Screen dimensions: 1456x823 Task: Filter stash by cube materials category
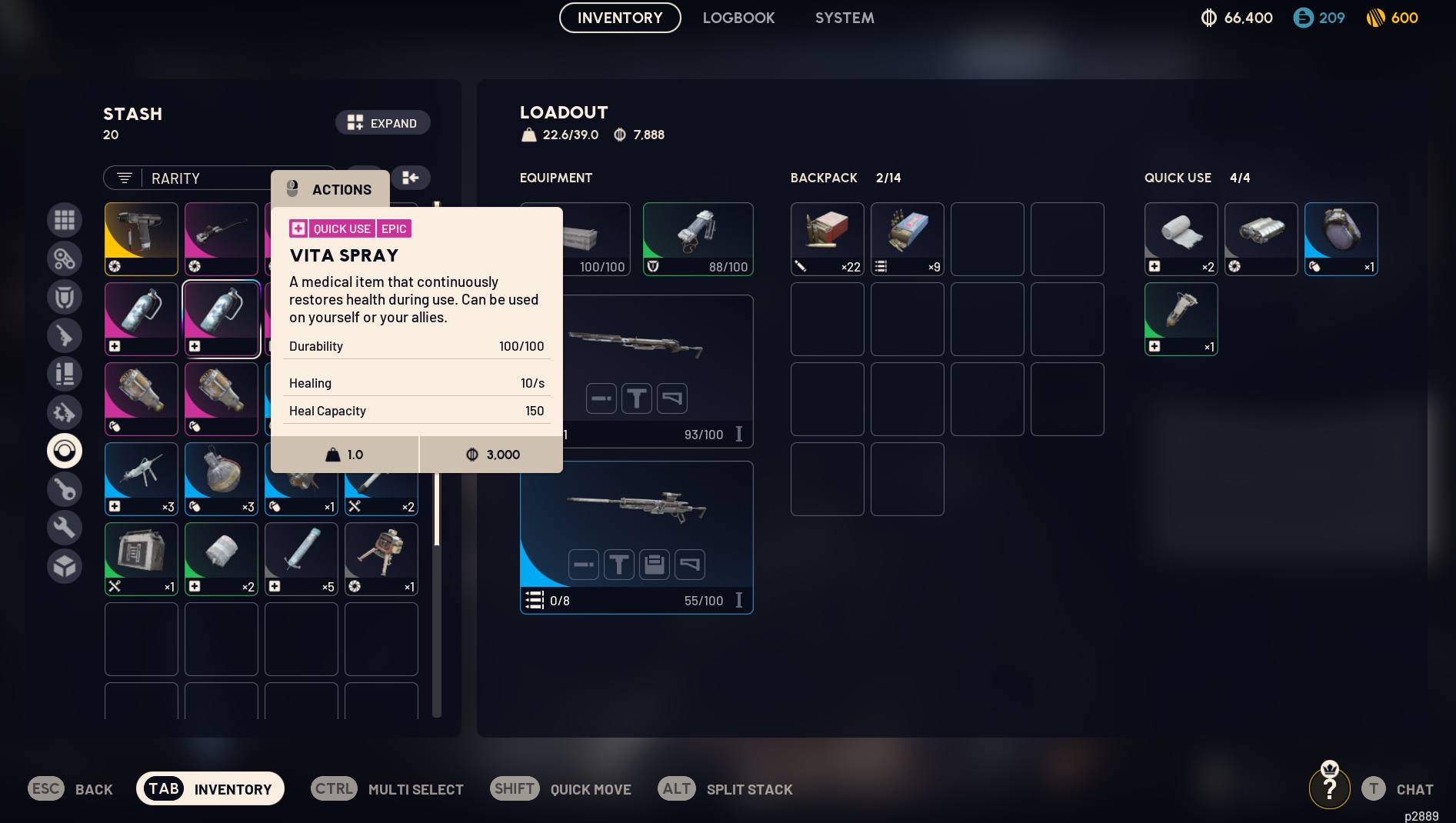pyautogui.click(x=65, y=566)
